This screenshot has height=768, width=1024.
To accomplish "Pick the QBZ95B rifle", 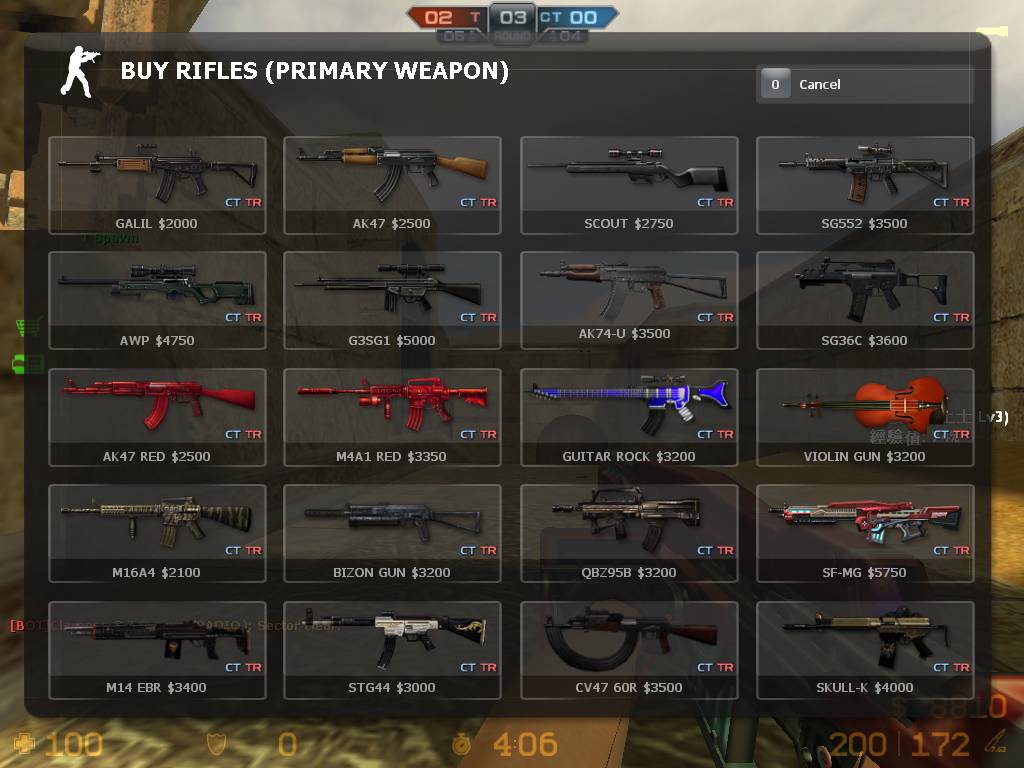I will tap(629, 533).
